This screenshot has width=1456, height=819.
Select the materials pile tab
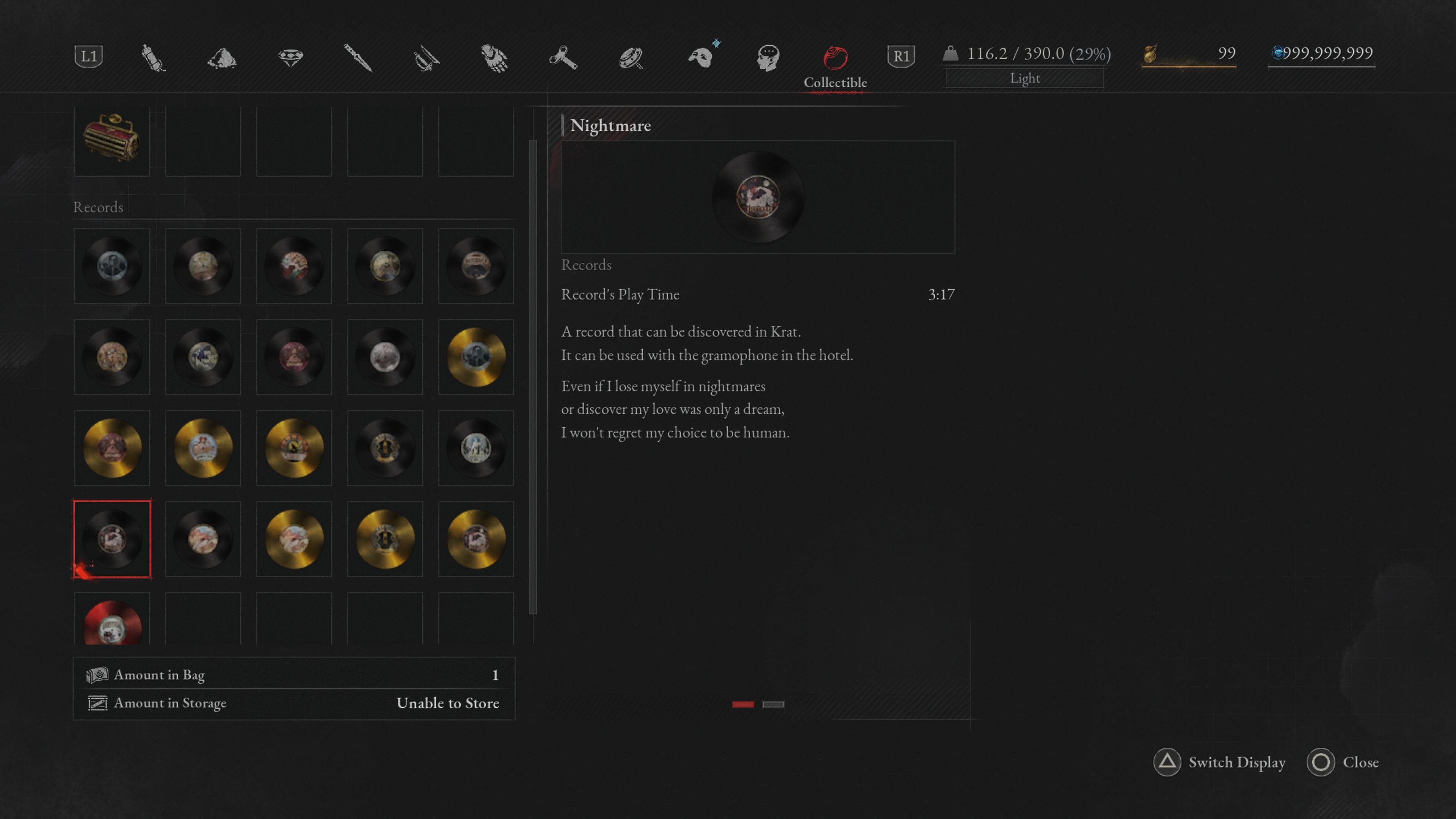[221, 58]
